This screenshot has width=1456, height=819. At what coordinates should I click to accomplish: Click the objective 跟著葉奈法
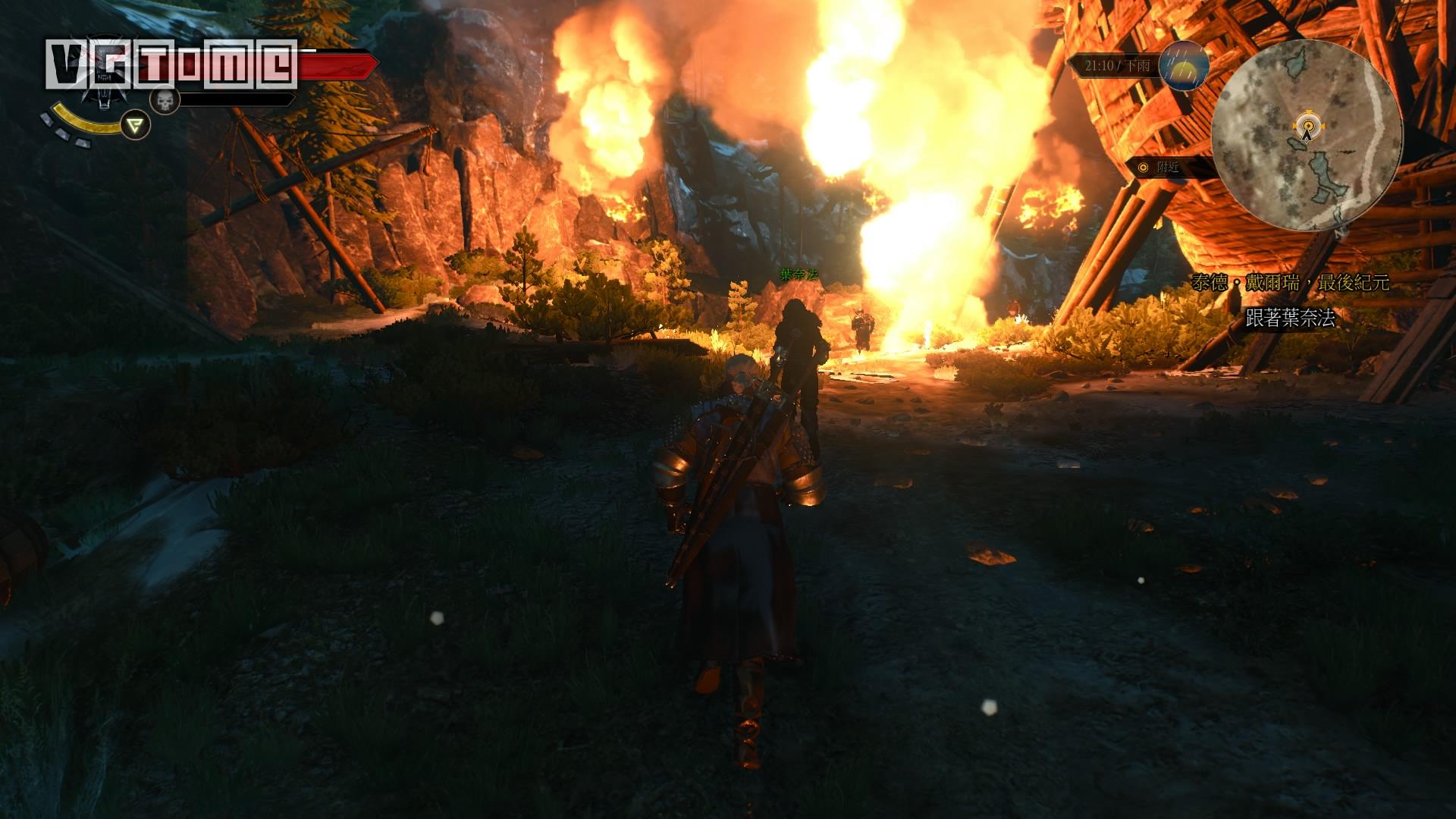(x=1290, y=318)
